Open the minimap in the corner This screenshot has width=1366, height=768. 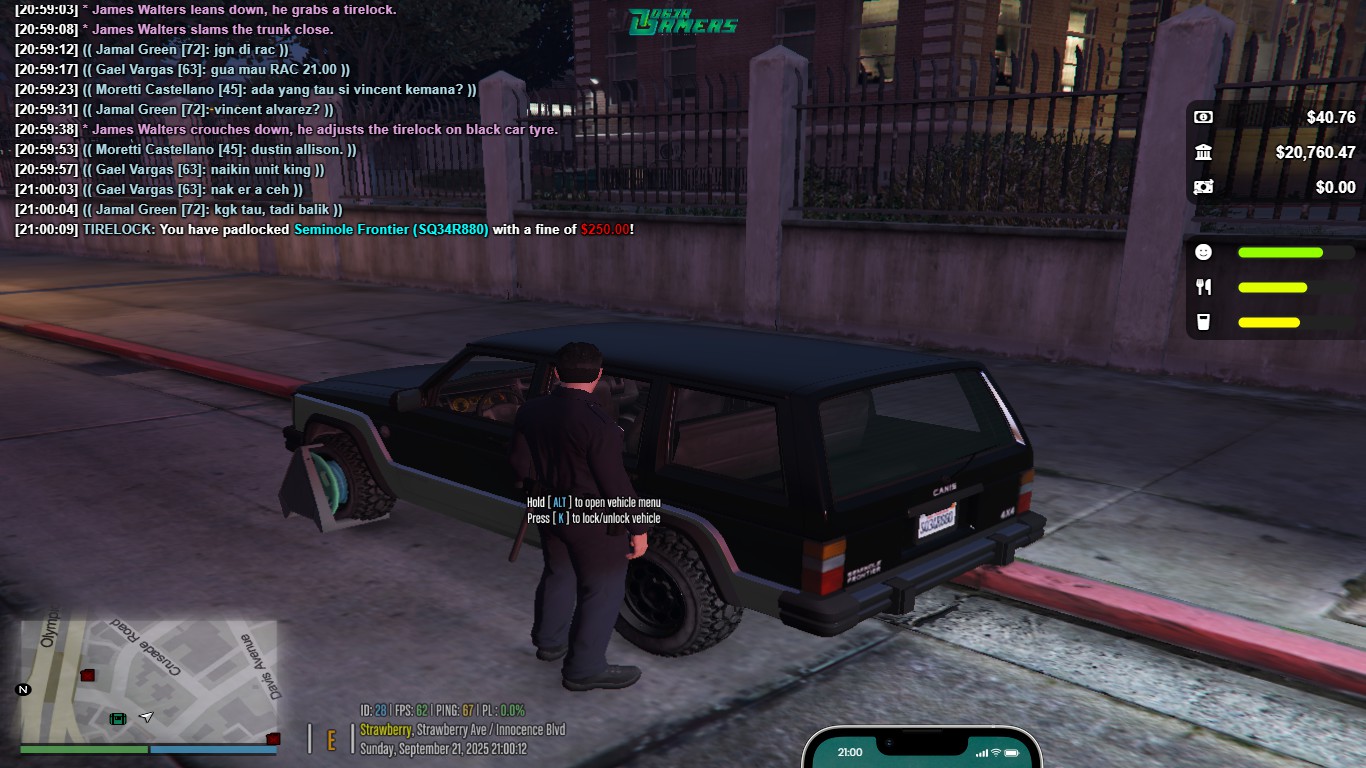(x=148, y=680)
